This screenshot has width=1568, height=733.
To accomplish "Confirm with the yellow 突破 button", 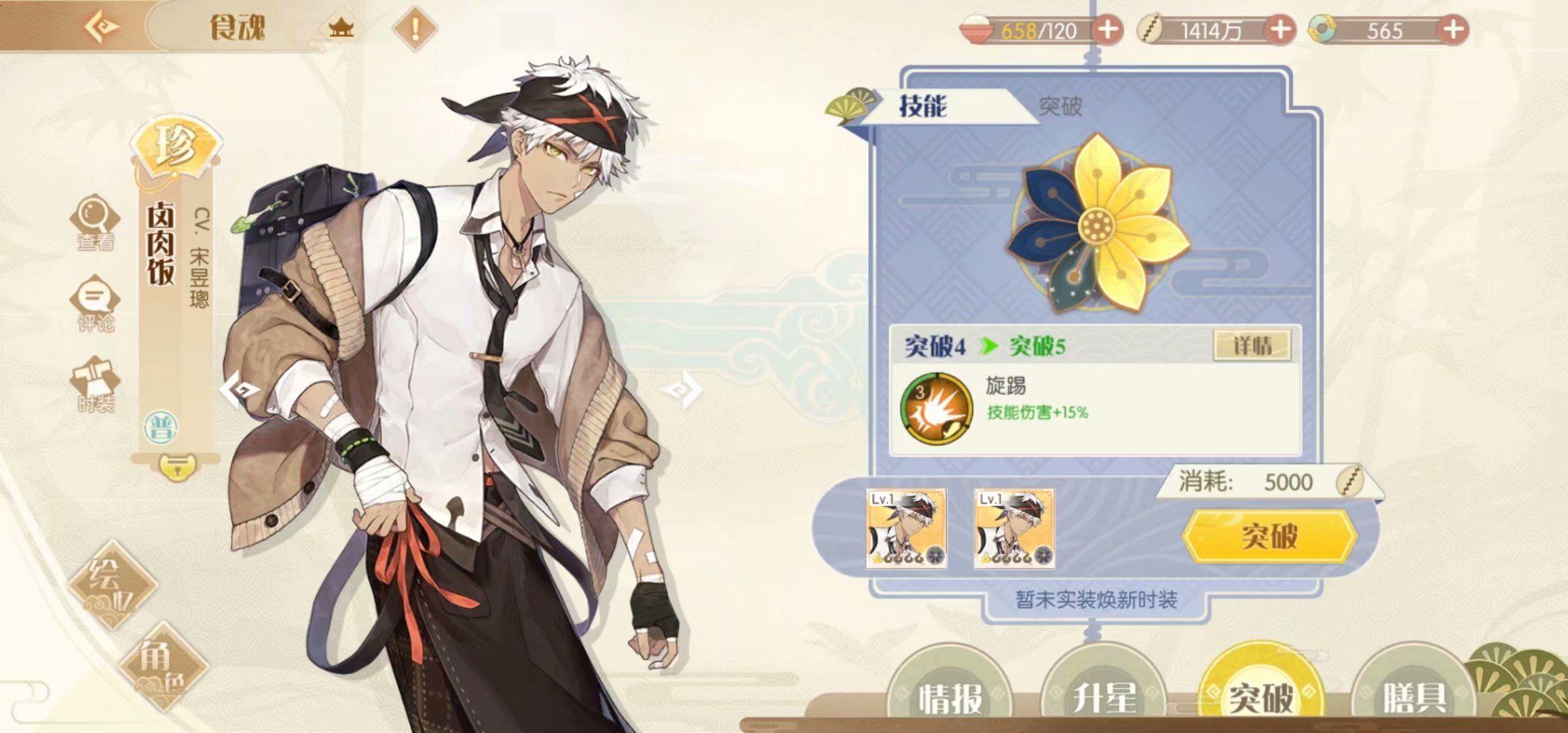I will click(1269, 536).
